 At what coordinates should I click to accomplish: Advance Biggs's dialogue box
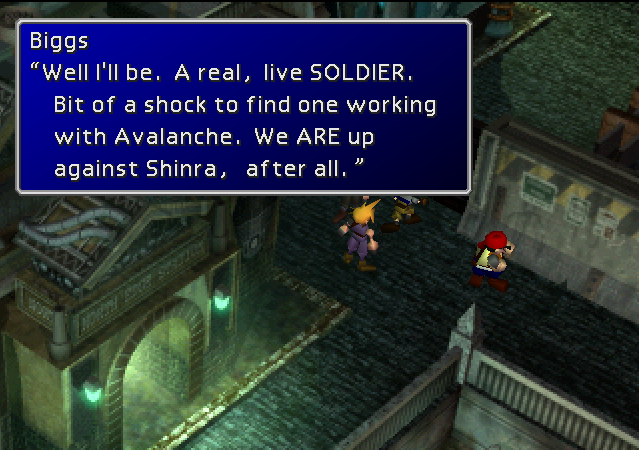[x=243, y=106]
